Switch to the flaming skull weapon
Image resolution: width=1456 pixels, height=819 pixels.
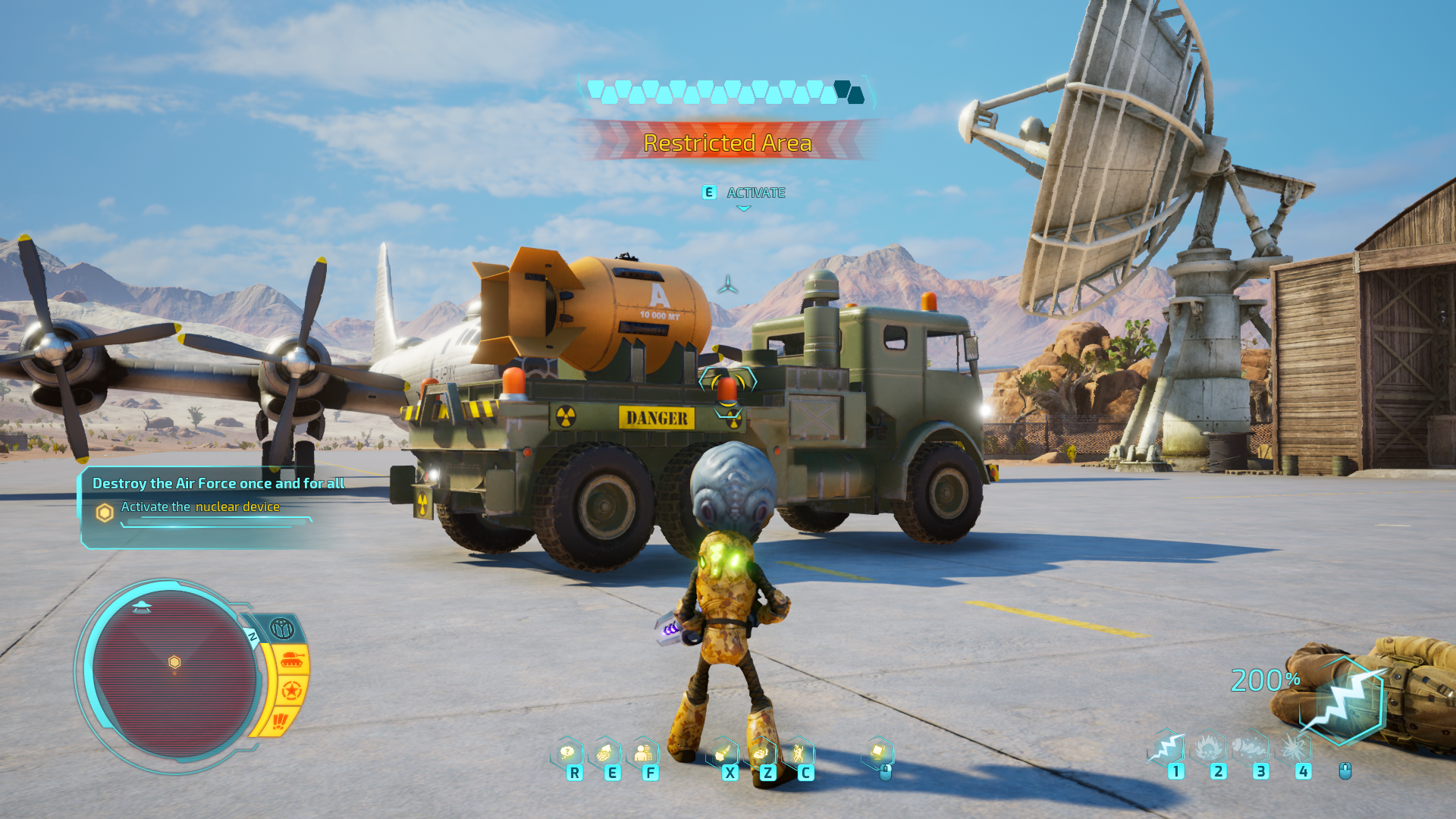tap(1210, 748)
